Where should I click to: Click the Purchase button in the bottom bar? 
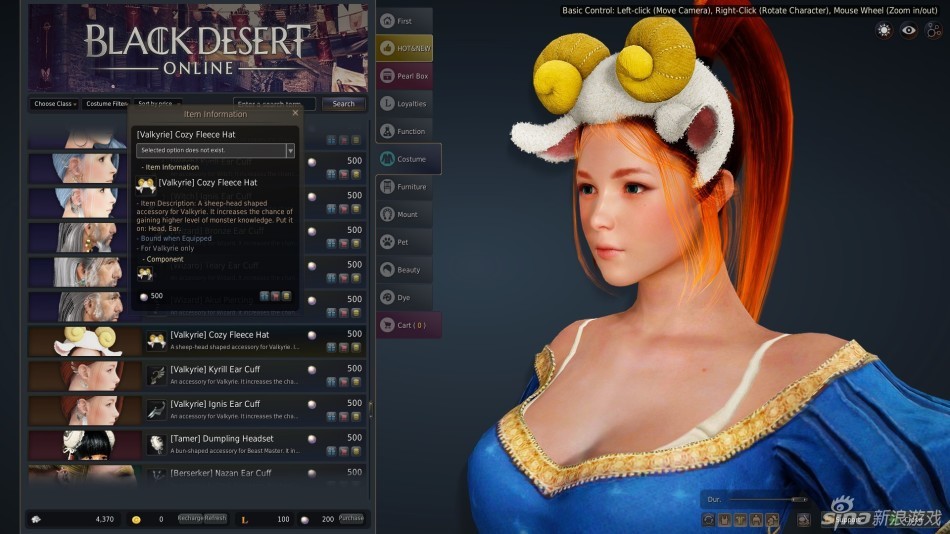click(351, 519)
